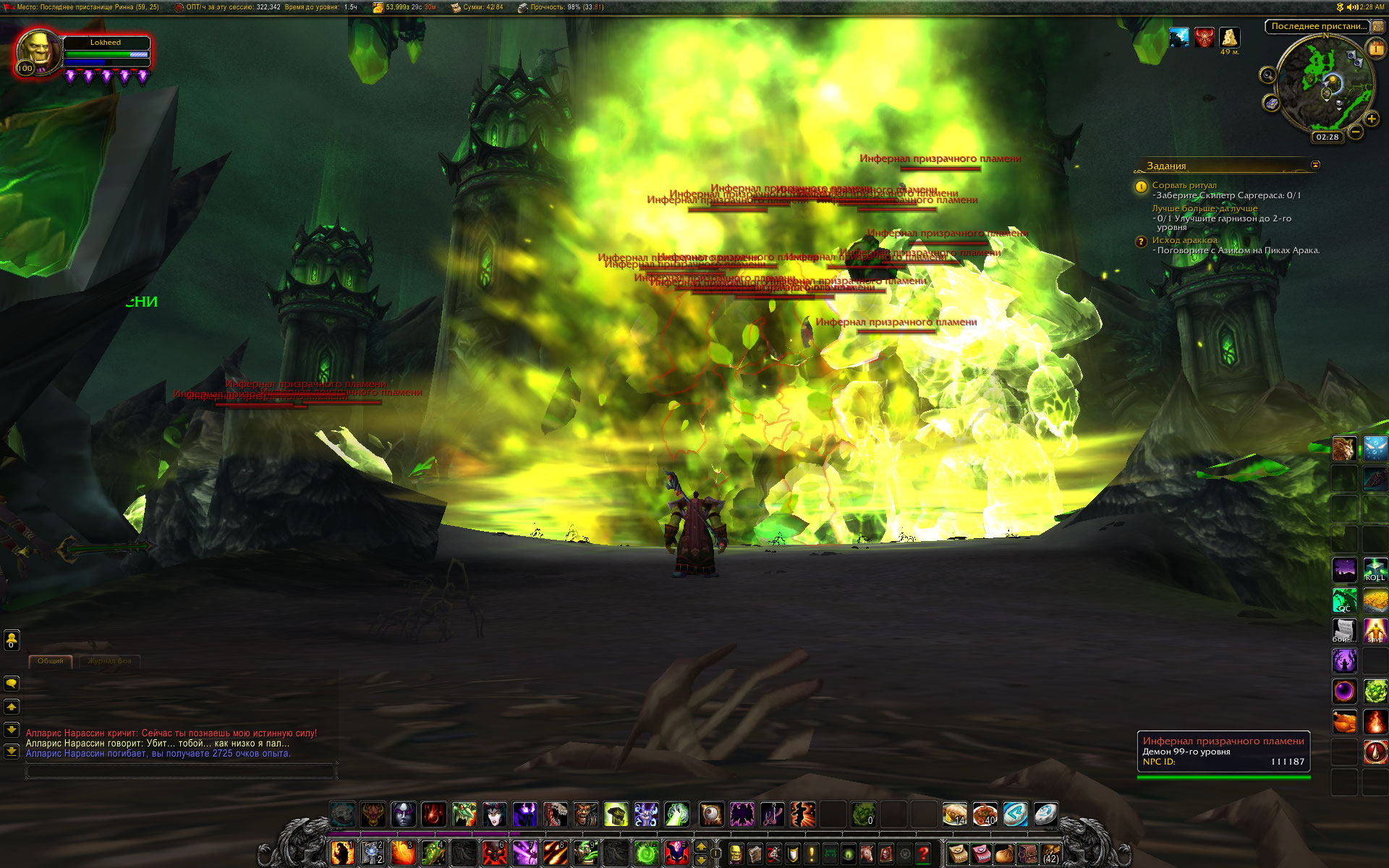This screenshot has height=868, width=1389.
Task: Zoom in the minimap with the plus button
Action: point(1371,119)
